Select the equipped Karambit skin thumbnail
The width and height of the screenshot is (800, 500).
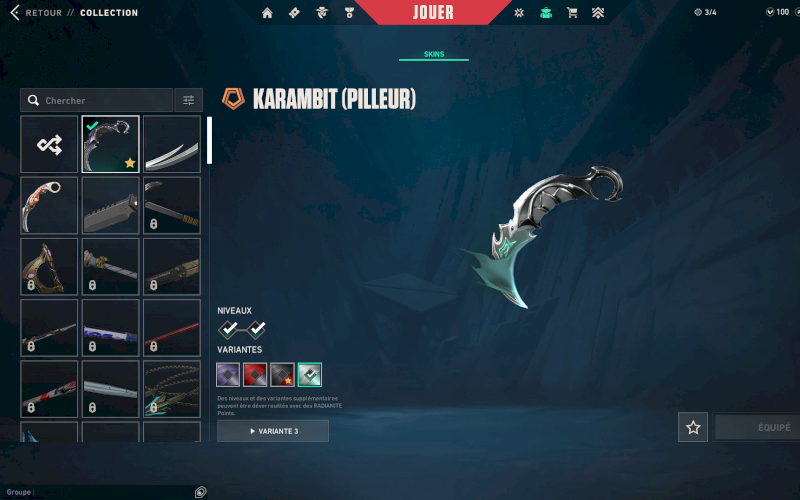coord(110,144)
